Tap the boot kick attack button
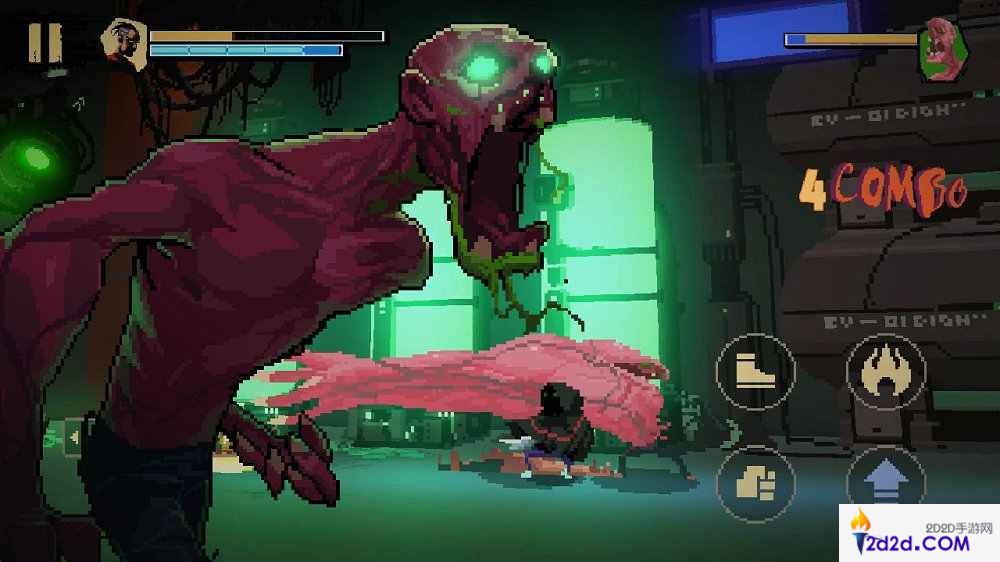 coord(755,372)
